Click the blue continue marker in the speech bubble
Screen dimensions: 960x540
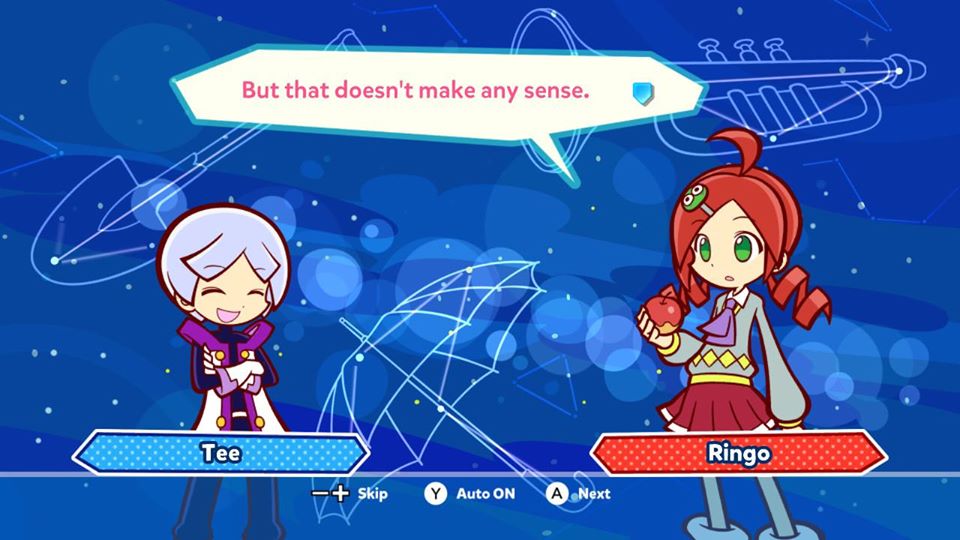click(642, 92)
